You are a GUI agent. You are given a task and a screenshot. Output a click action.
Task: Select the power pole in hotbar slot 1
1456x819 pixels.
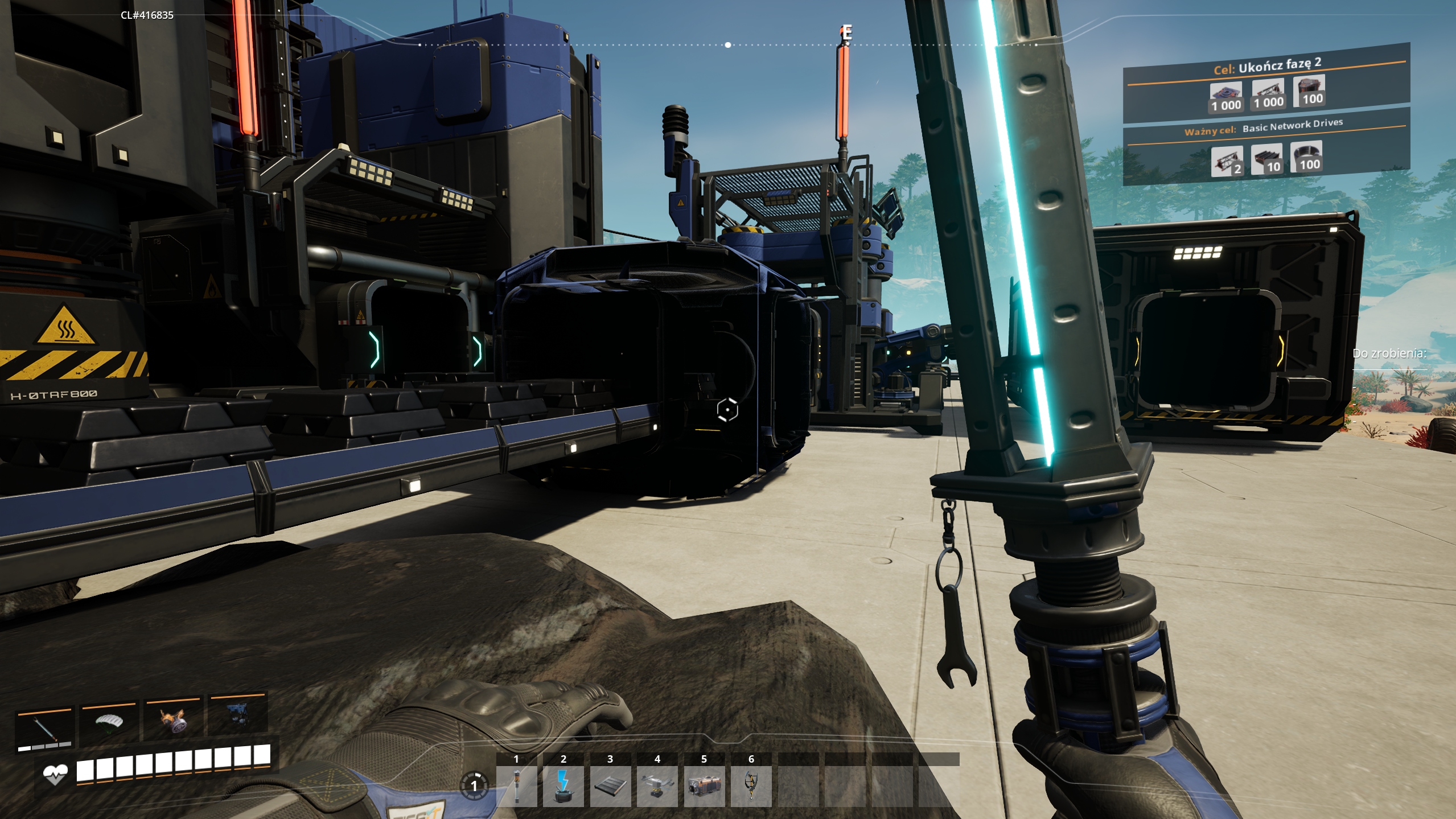[x=516, y=786]
